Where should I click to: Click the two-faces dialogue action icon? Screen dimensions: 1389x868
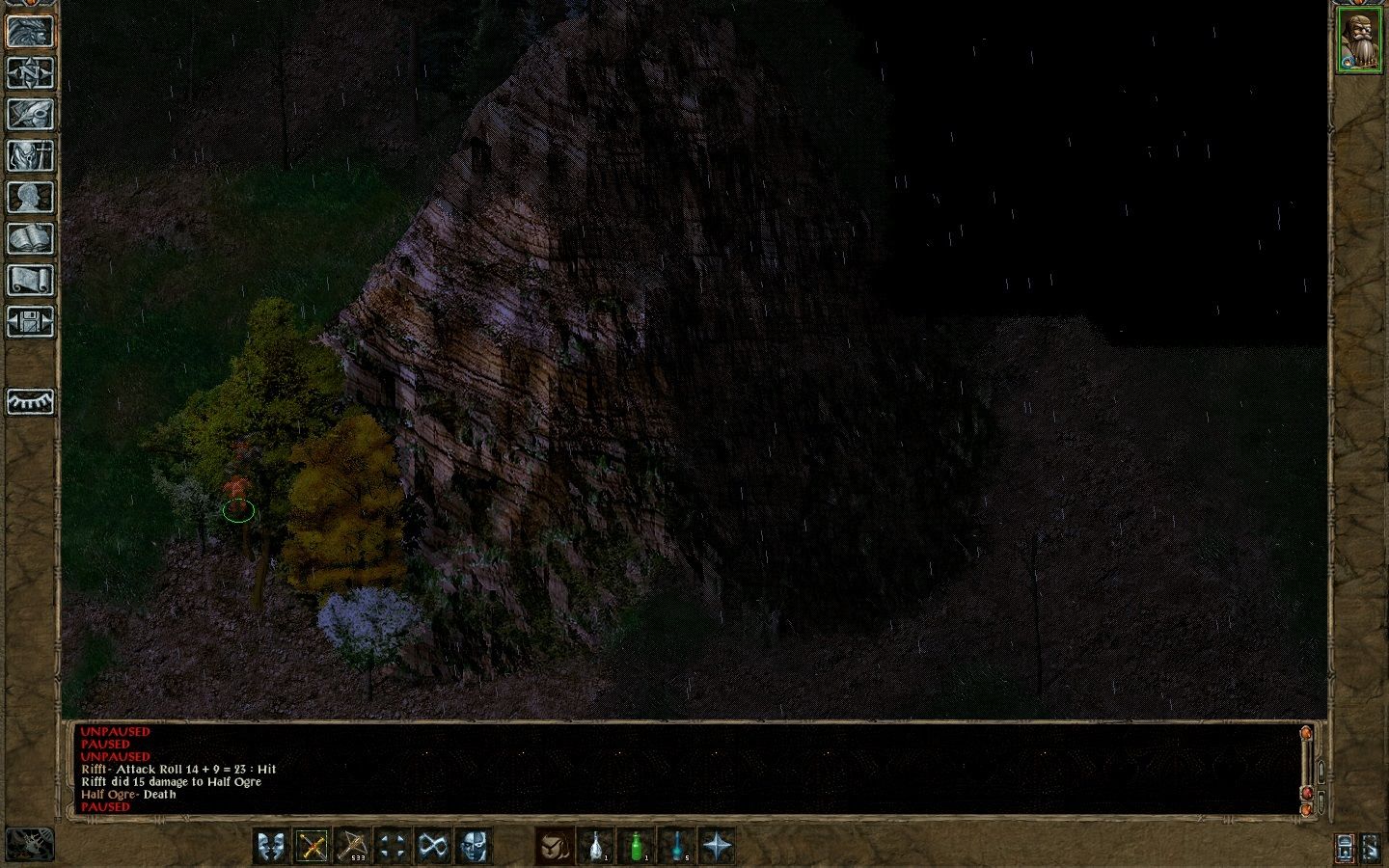coord(273,847)
